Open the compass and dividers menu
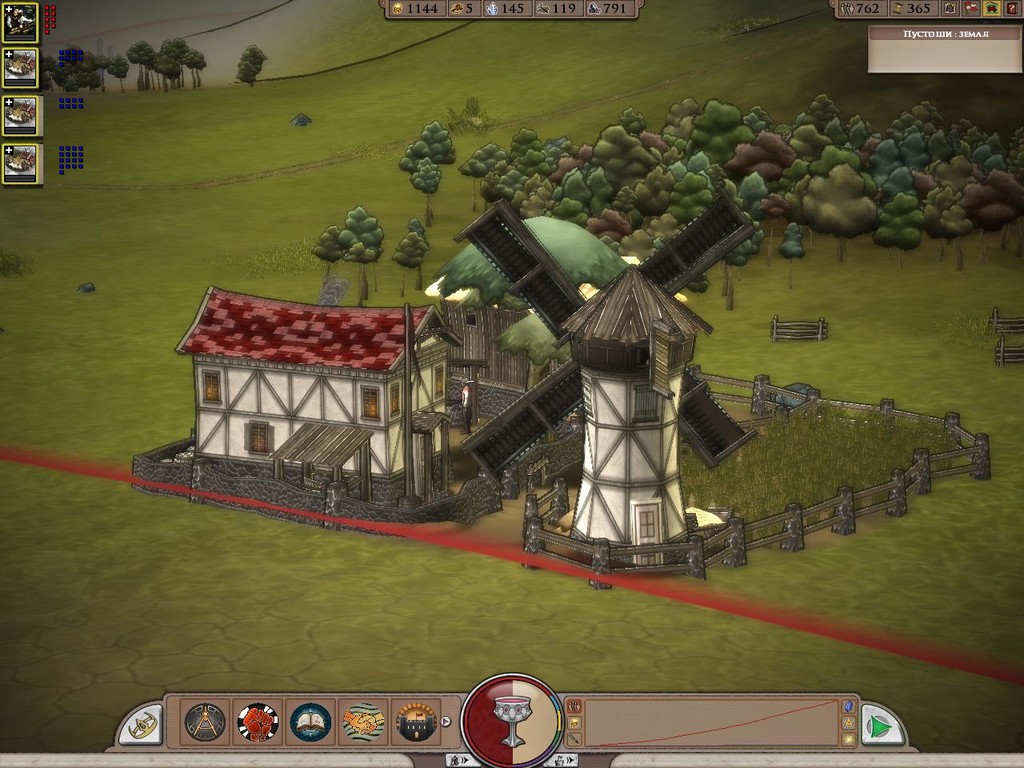Viewport: 1024px width, 768px height. click(x=206, y=721)
